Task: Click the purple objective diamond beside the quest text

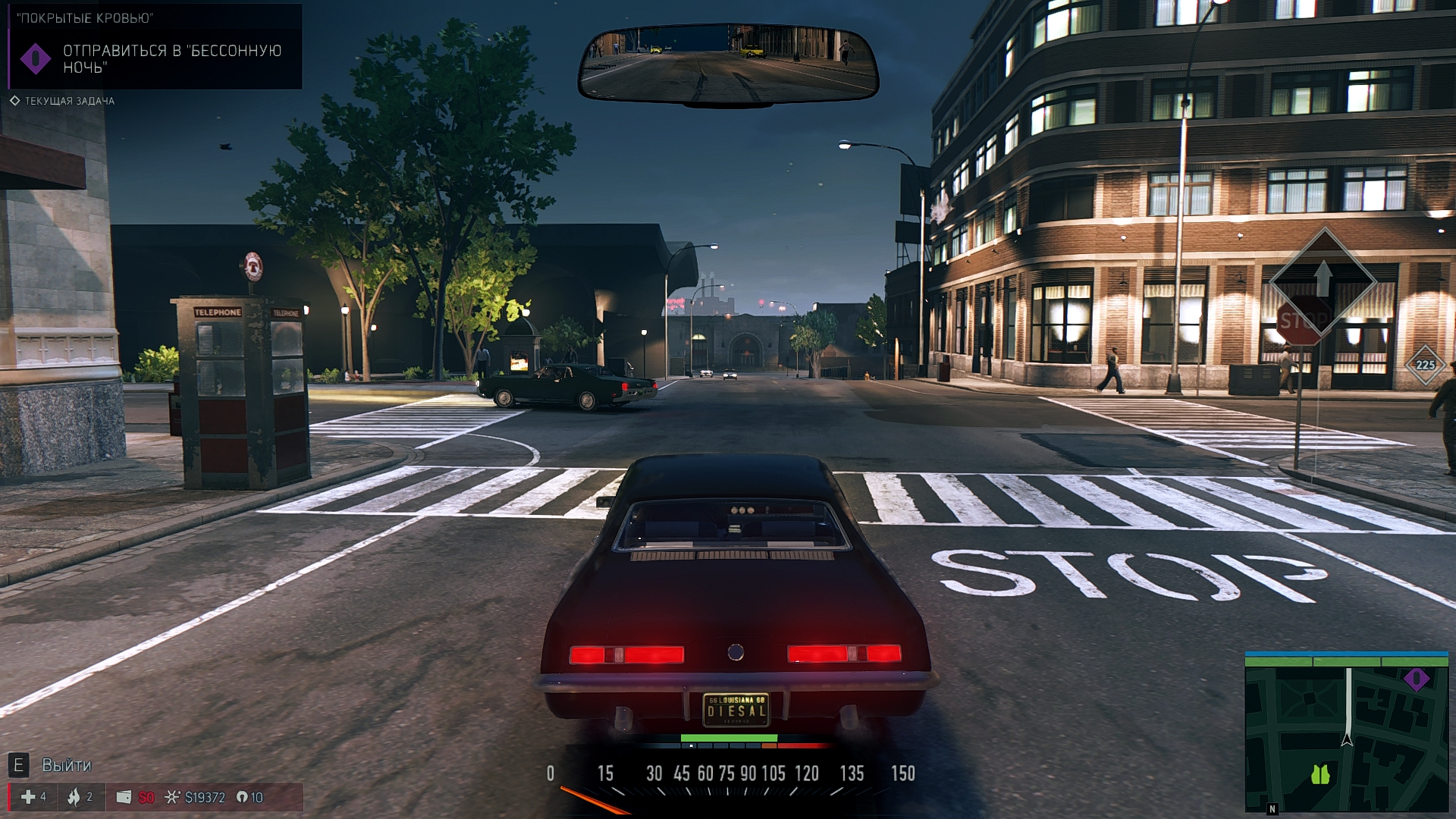Action: pyautogui.click(x=35, y=59)
